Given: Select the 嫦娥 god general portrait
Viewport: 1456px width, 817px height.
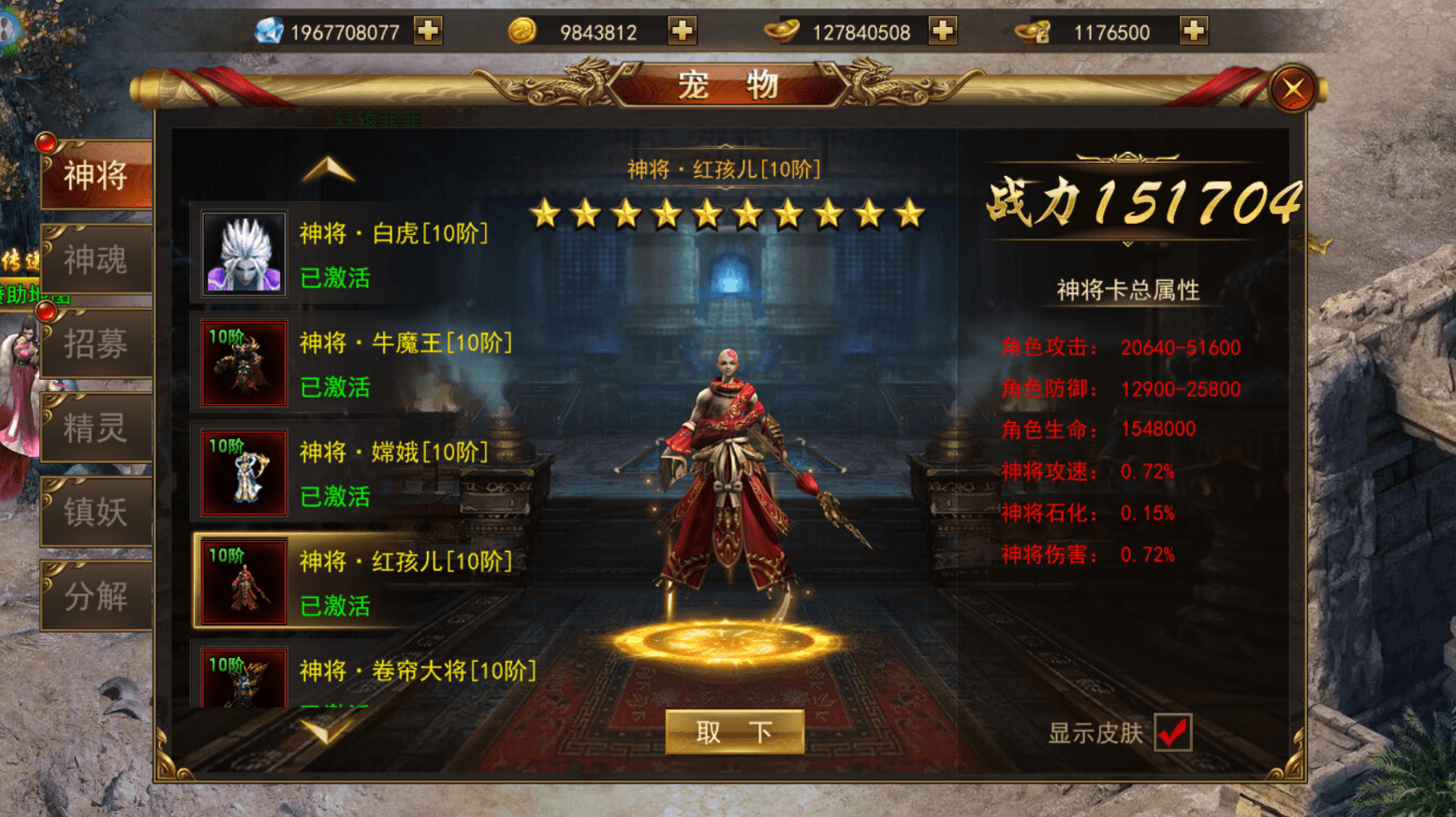Looking at the screenshot, I should [243, 472].
